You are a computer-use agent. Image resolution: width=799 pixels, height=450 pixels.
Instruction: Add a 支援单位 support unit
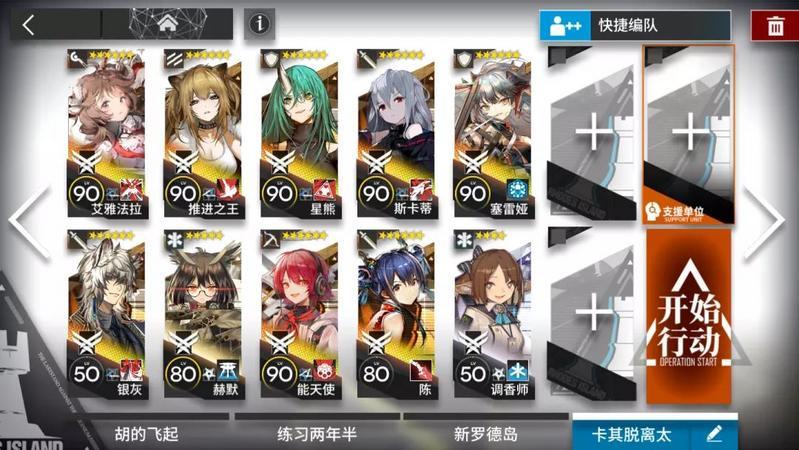click(x=690, y=135)
